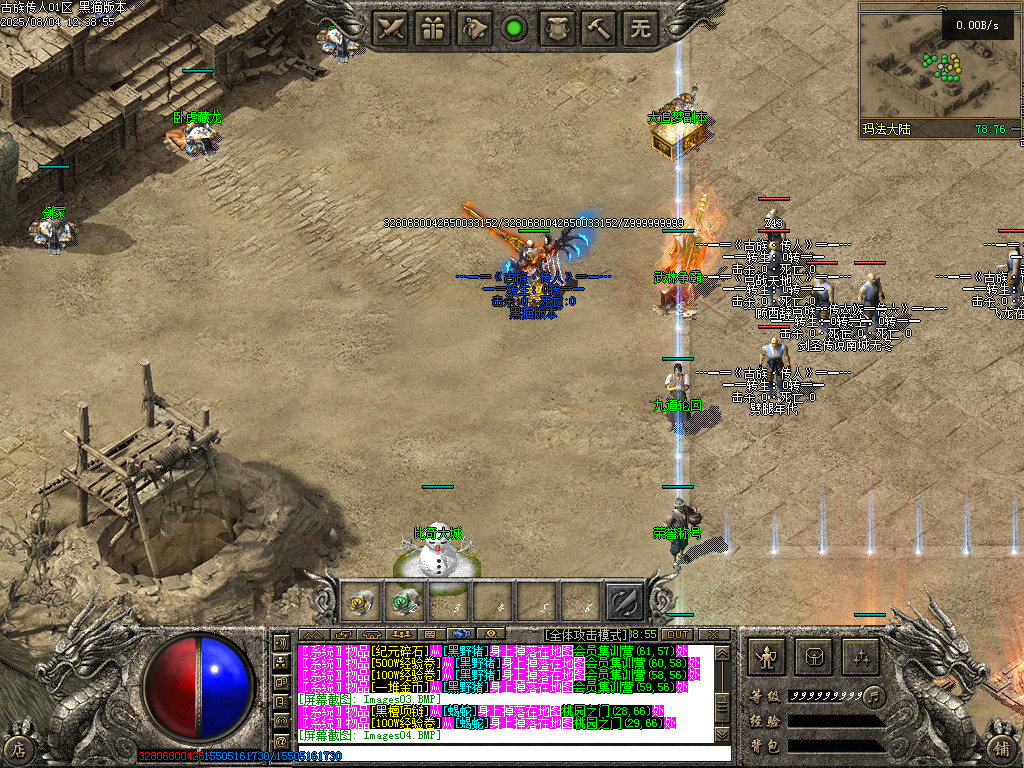Screen dimensions: 1024x768
Task: Click the swap arrows button beside the hotbar
Action: (624, 601)
